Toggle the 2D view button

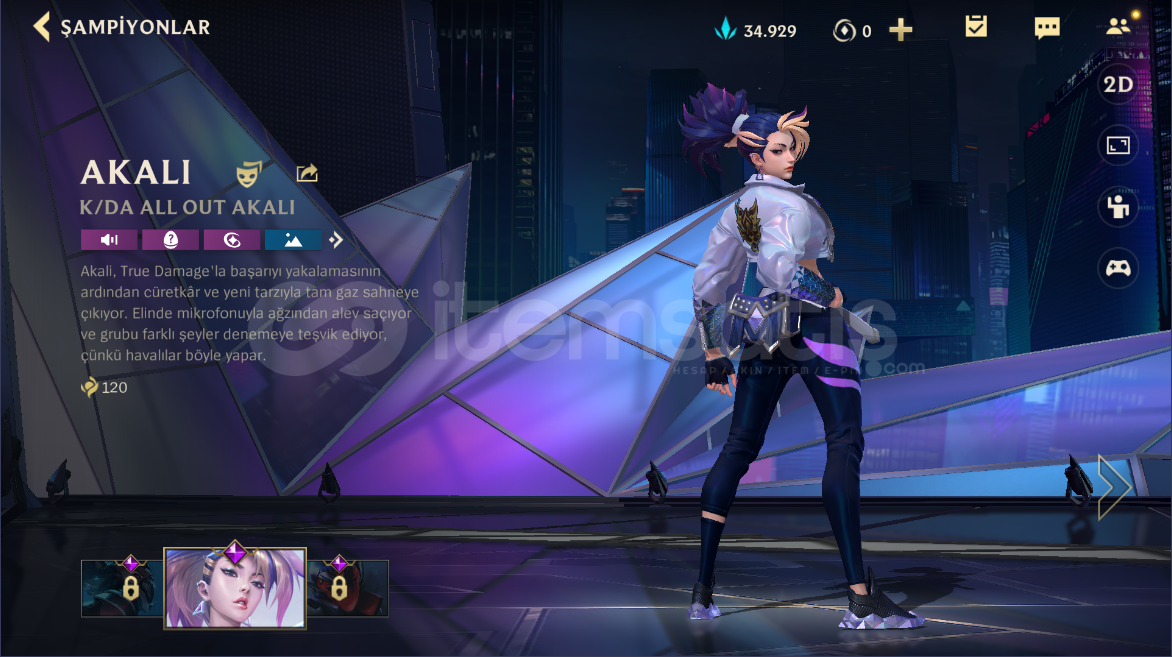point(1118,85)
